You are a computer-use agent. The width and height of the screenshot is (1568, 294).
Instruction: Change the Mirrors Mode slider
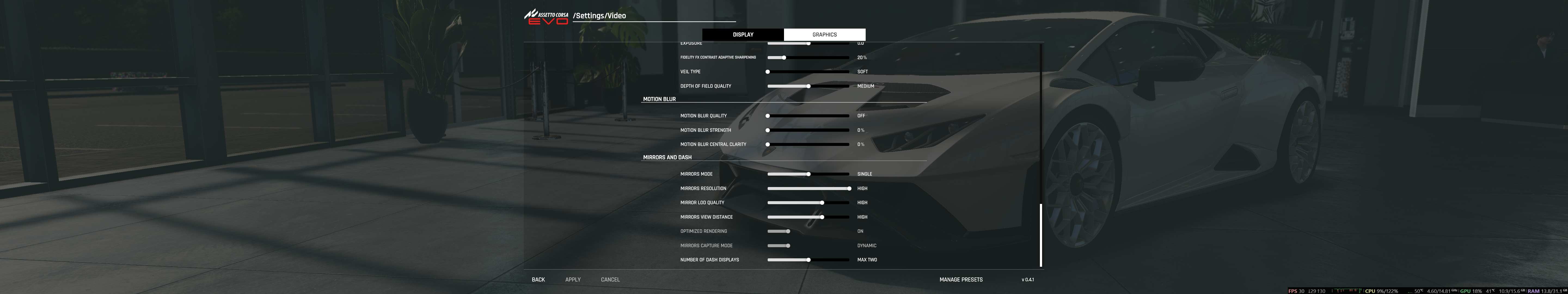point(808,174)
